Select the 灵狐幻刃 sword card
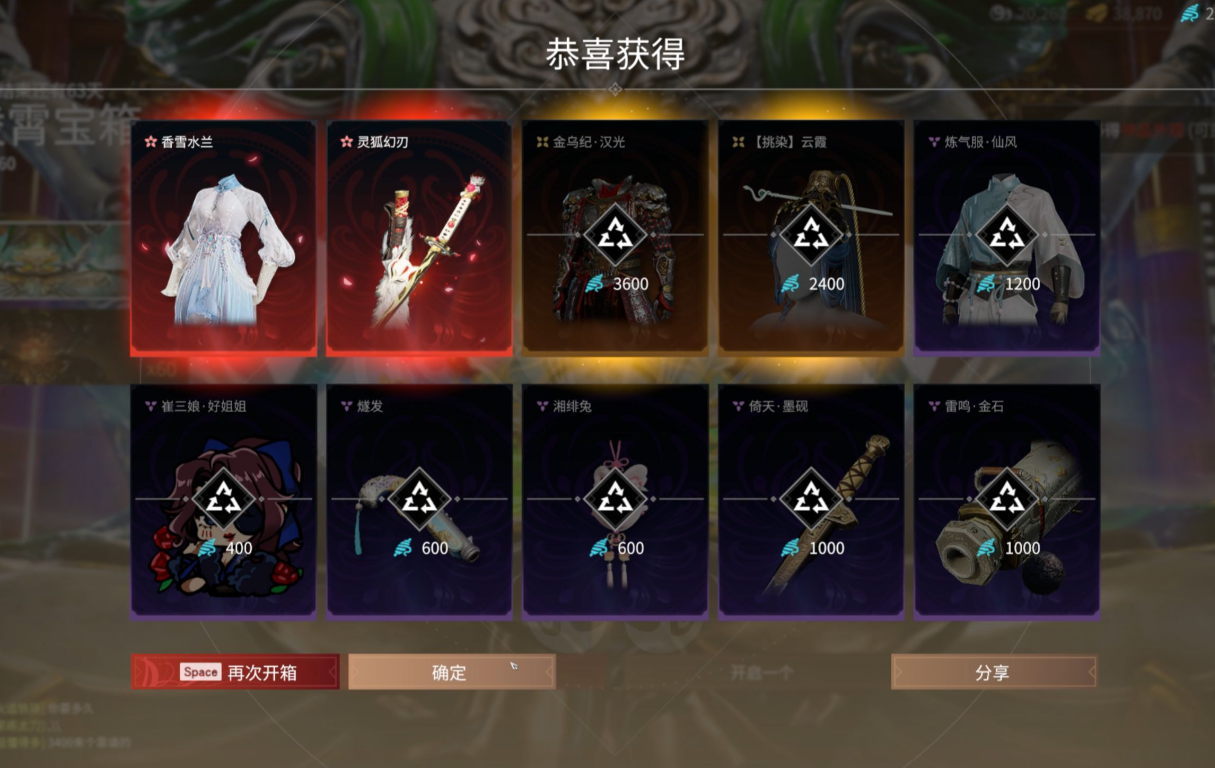The image size is (1215, 768). (x=419, y=239)
